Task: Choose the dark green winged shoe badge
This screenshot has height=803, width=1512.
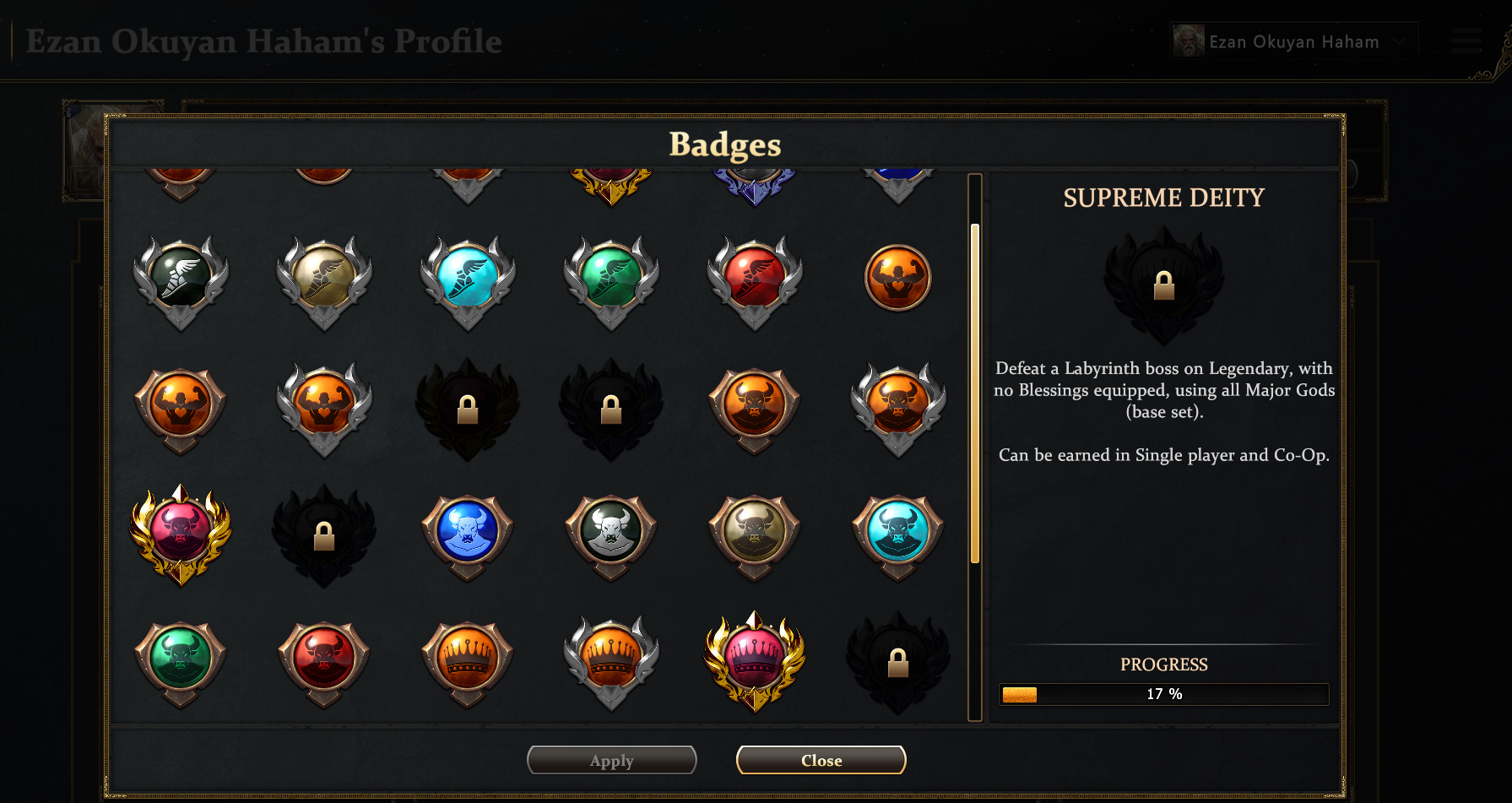Action: [181, 279]
